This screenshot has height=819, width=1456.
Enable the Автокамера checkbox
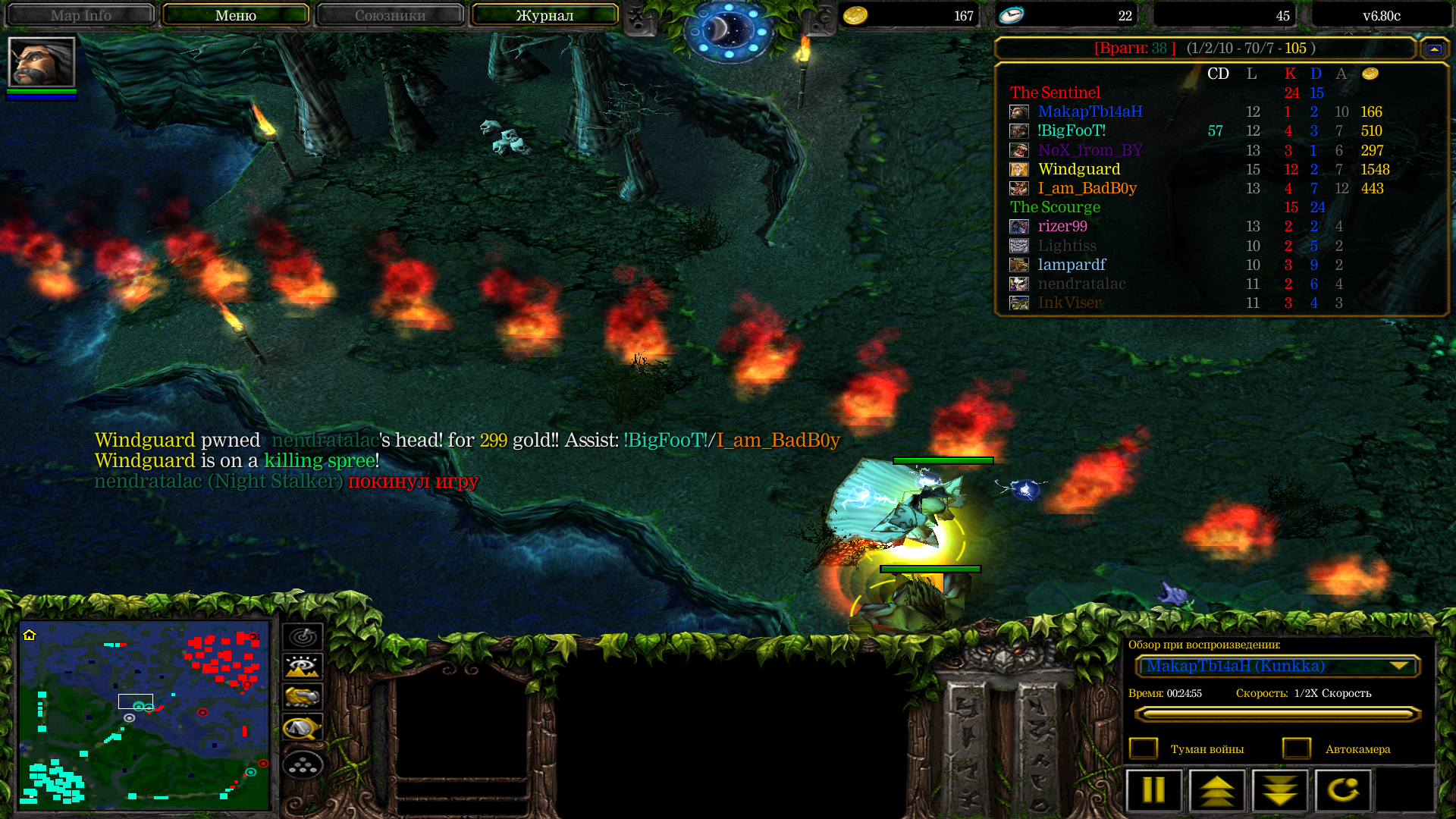(x=1297, y=748)
